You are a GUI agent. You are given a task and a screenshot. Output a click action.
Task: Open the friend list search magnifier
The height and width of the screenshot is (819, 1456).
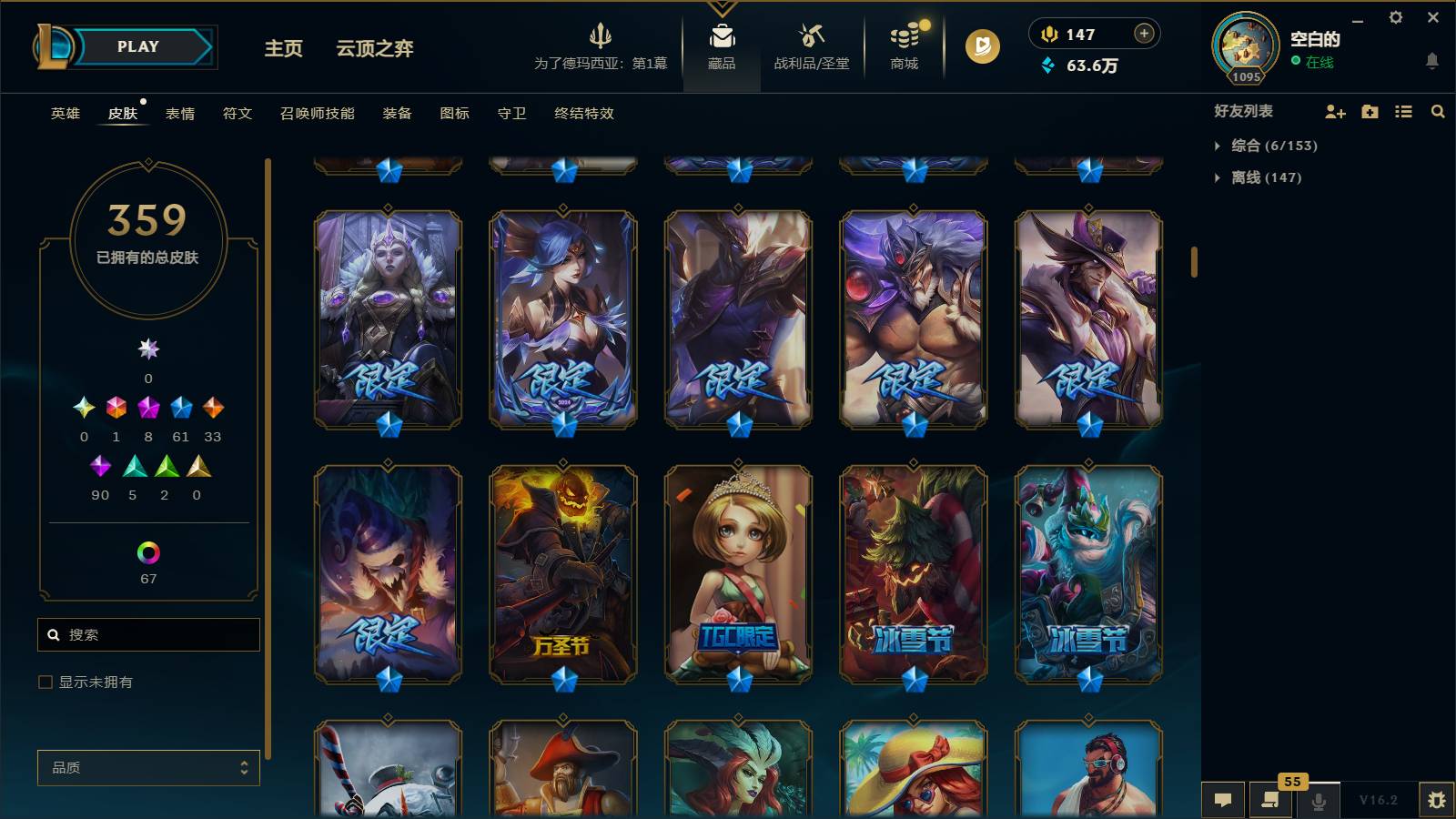tap(1438, 111)
